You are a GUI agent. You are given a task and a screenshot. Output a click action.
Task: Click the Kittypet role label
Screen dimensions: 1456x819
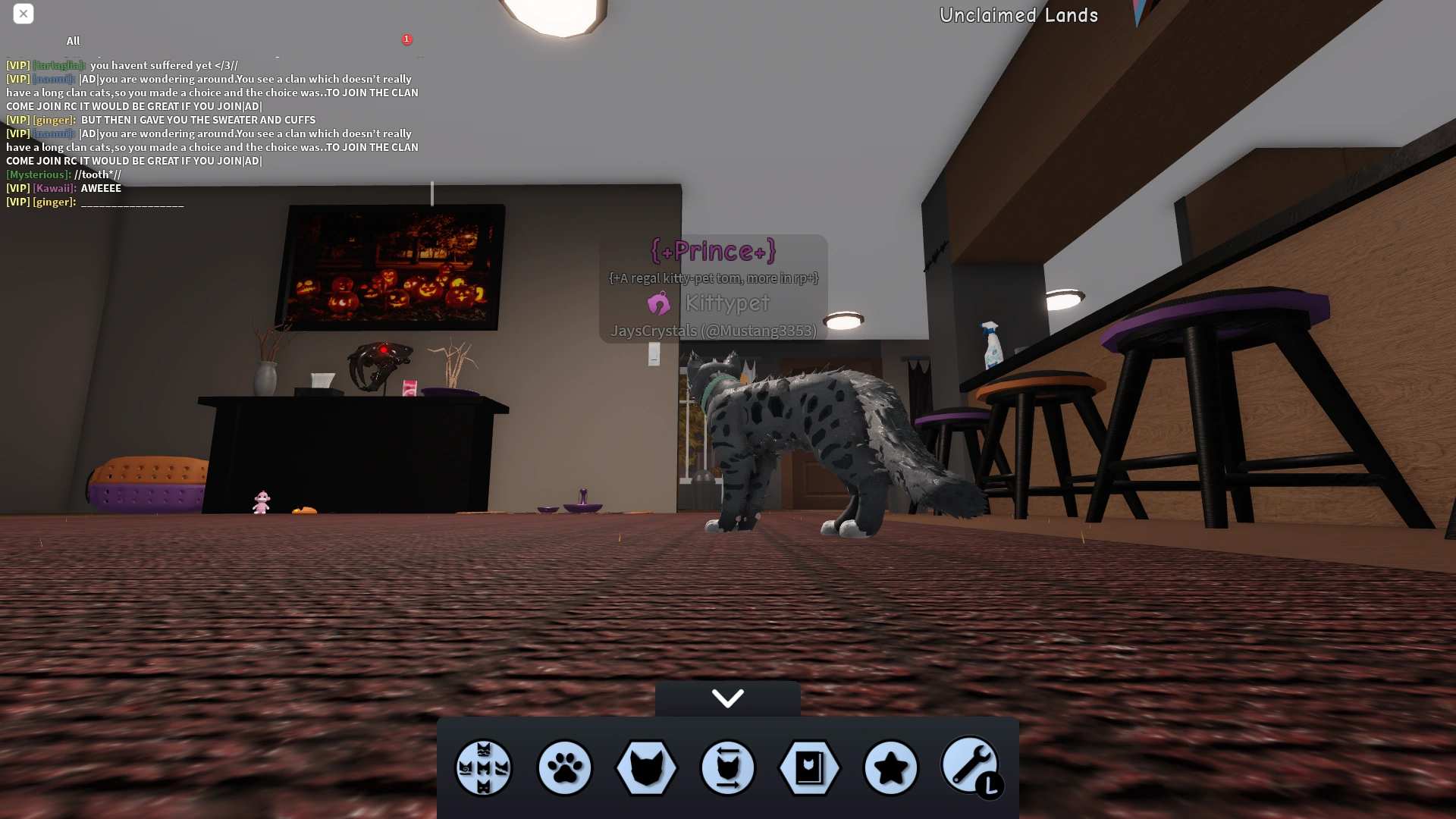click(x=726, y=304)
